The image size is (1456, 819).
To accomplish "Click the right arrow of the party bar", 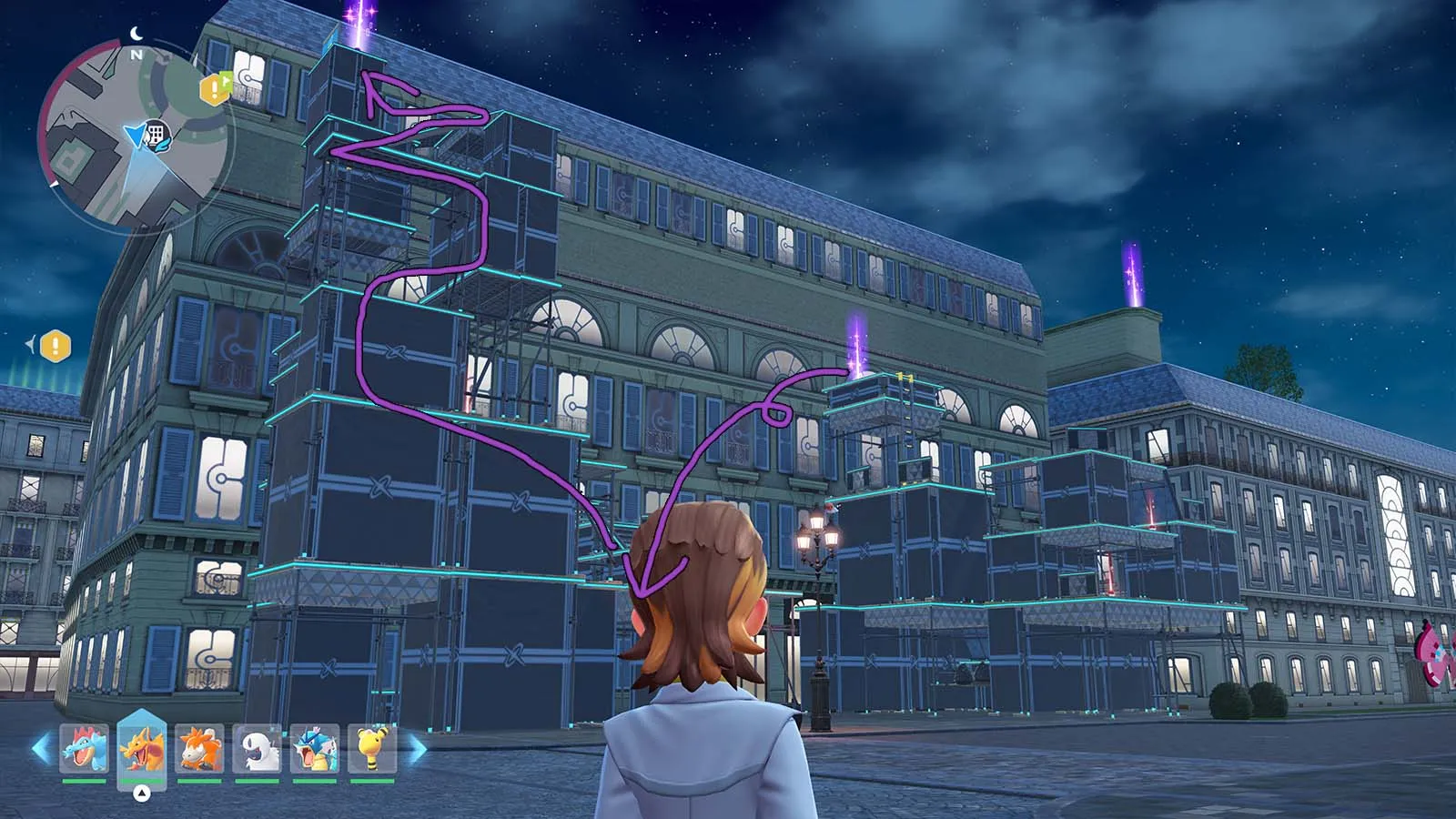I will [417, 749].
